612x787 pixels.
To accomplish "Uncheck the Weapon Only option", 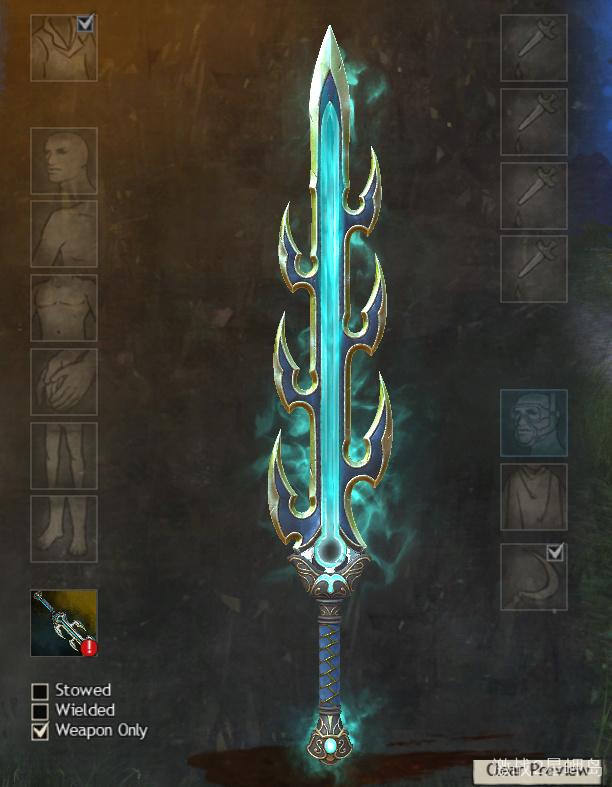I will tap(40, 731).
